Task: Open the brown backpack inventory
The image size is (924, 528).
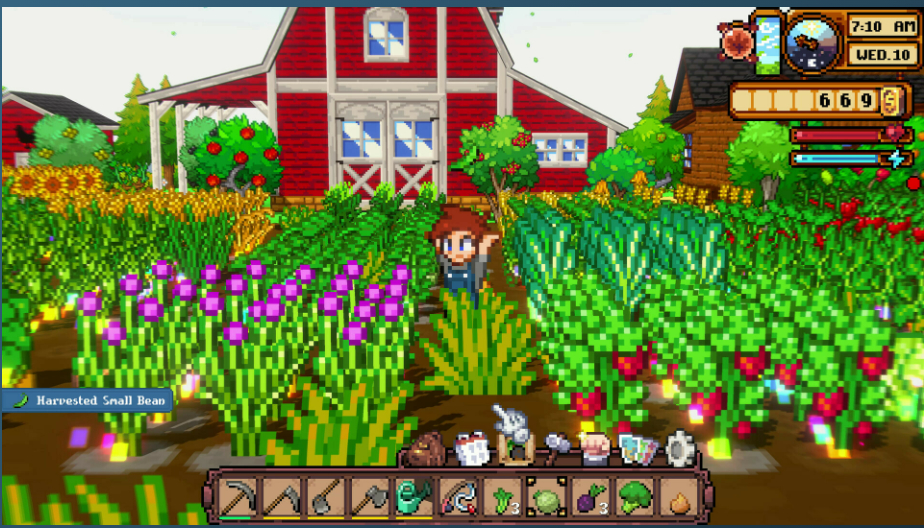Action: pos(427,450)
